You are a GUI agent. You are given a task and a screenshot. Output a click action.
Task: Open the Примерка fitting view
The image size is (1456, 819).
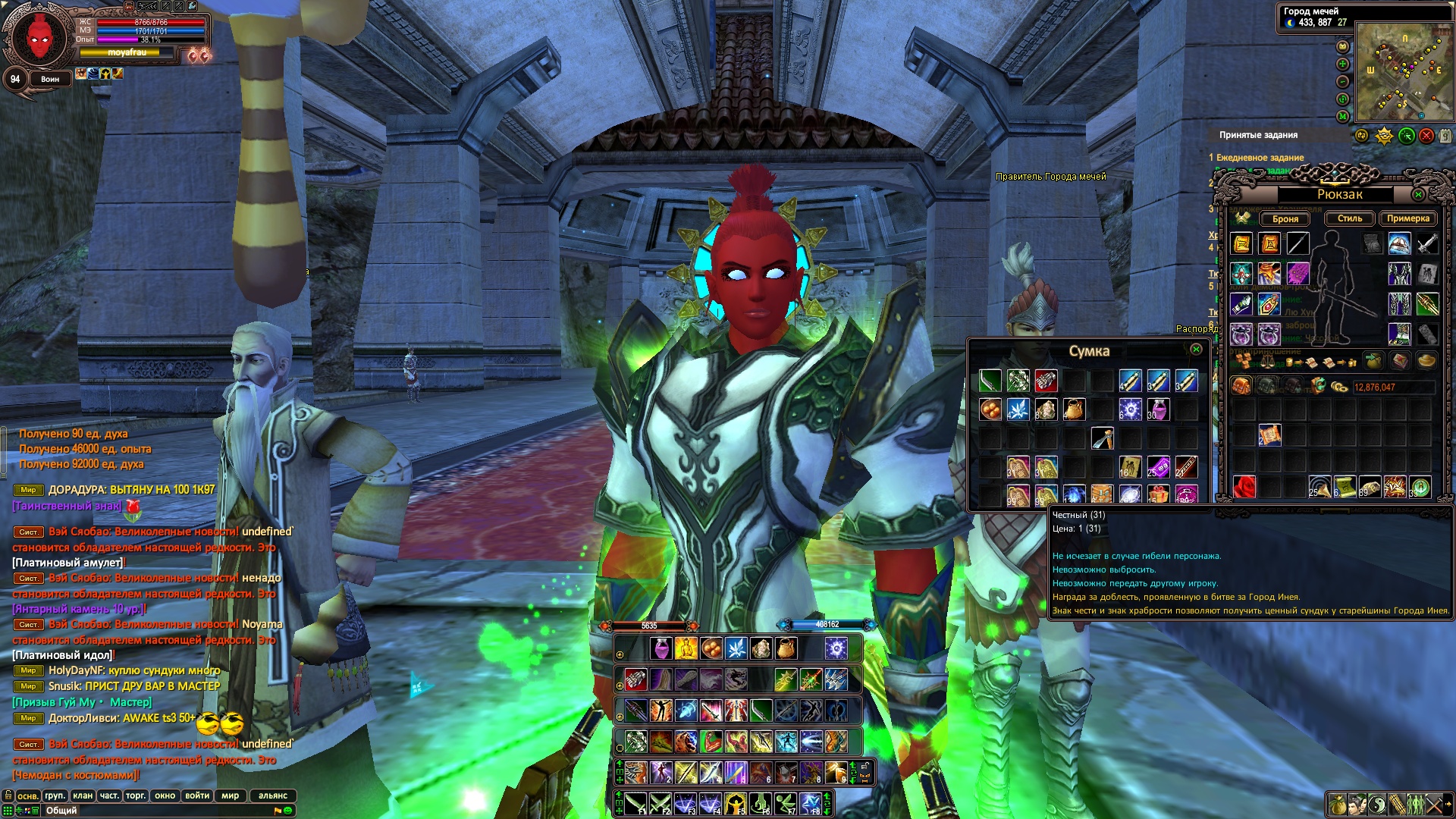tap(1407, 218)
